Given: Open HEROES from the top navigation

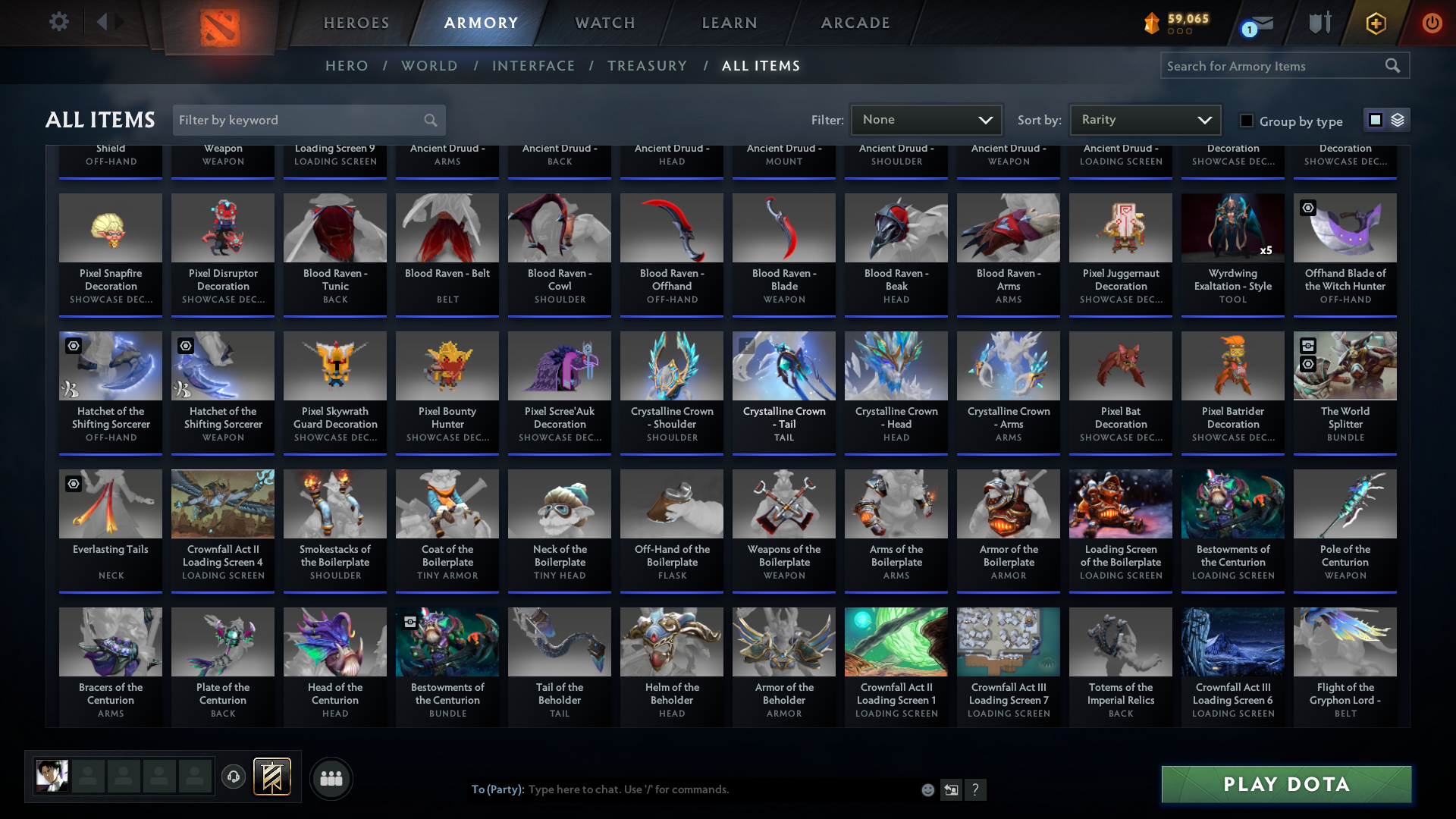Looking at the screenshot, I should tap(356, 23).
